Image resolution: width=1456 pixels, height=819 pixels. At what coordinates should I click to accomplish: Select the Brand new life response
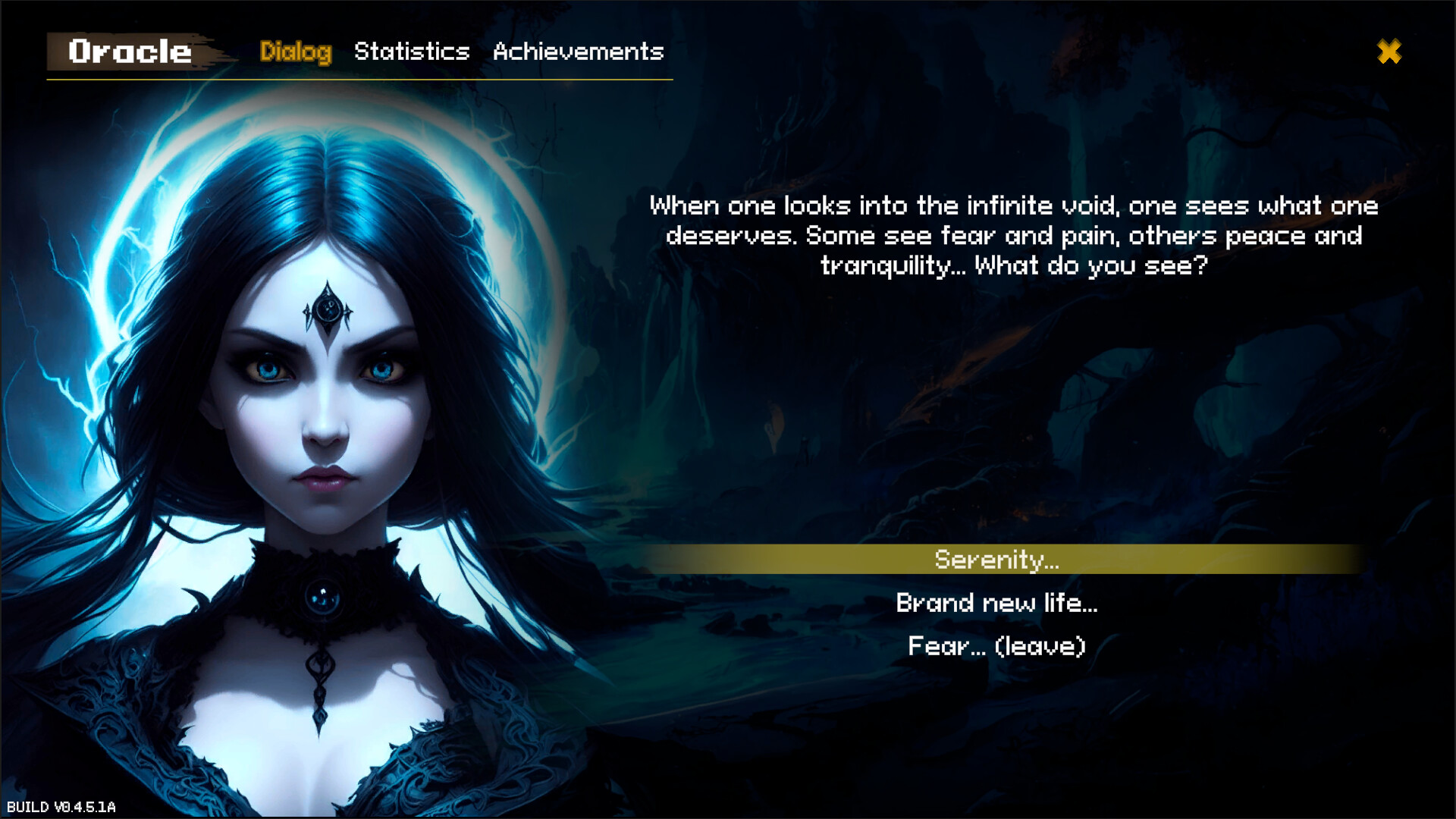tap(997, 604)
